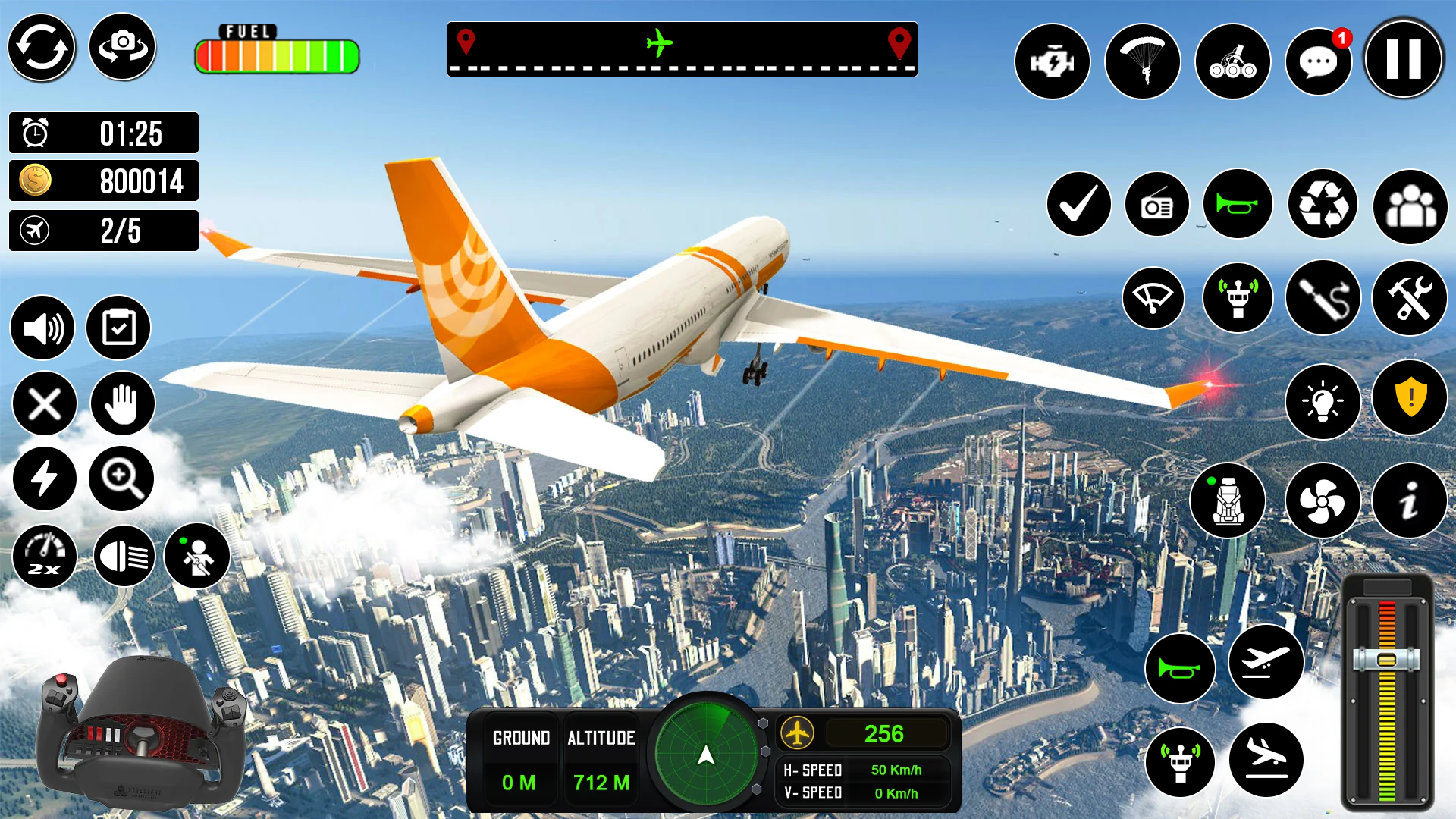Screen dimensions: 1456x819
Task: Pause the game
Action: click(1402, 59)
